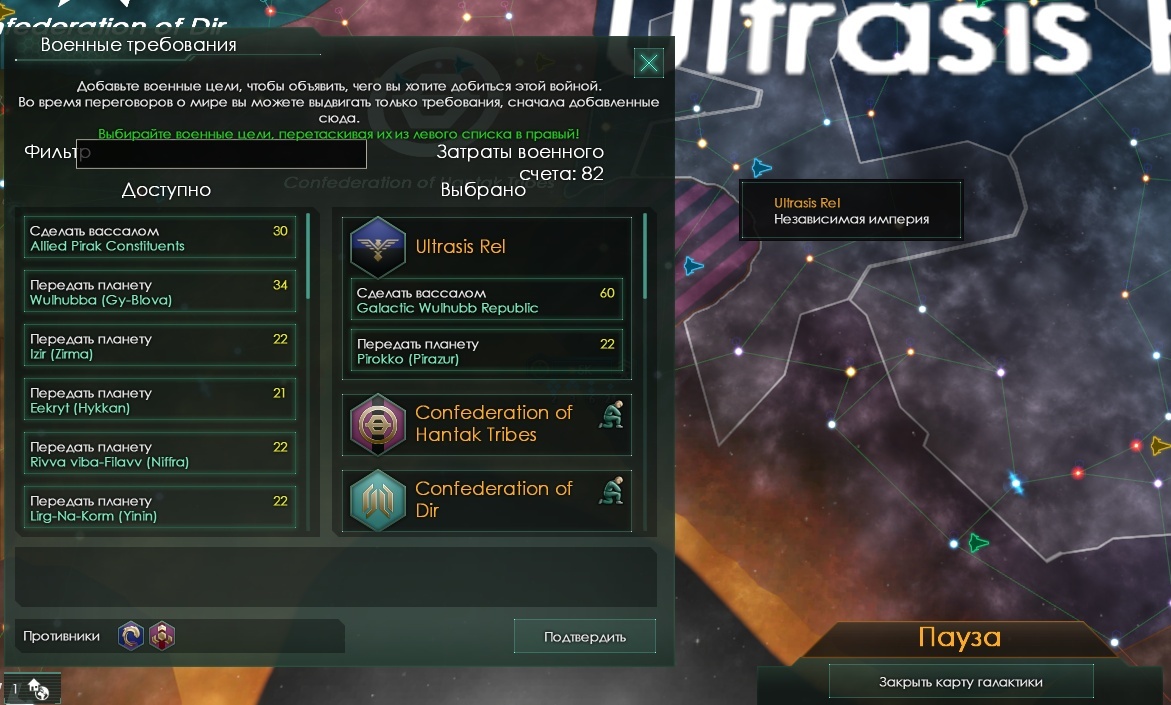Click selected cede planet Pirokko (Pirazur) demand
The height and width of the screenshot is (705, 1171).
[487, 351]
